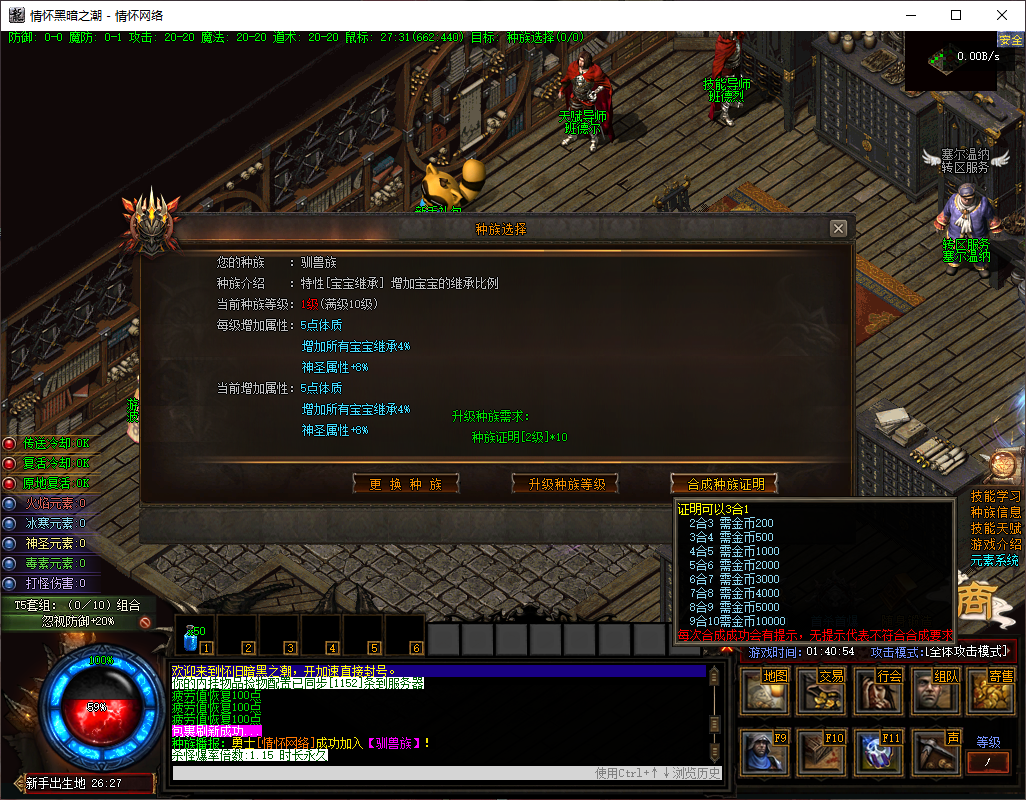The width and height of the screenshot is (1026, 800).
Task: View the 游戏介绍 game introduction
Action: (996, 544)
